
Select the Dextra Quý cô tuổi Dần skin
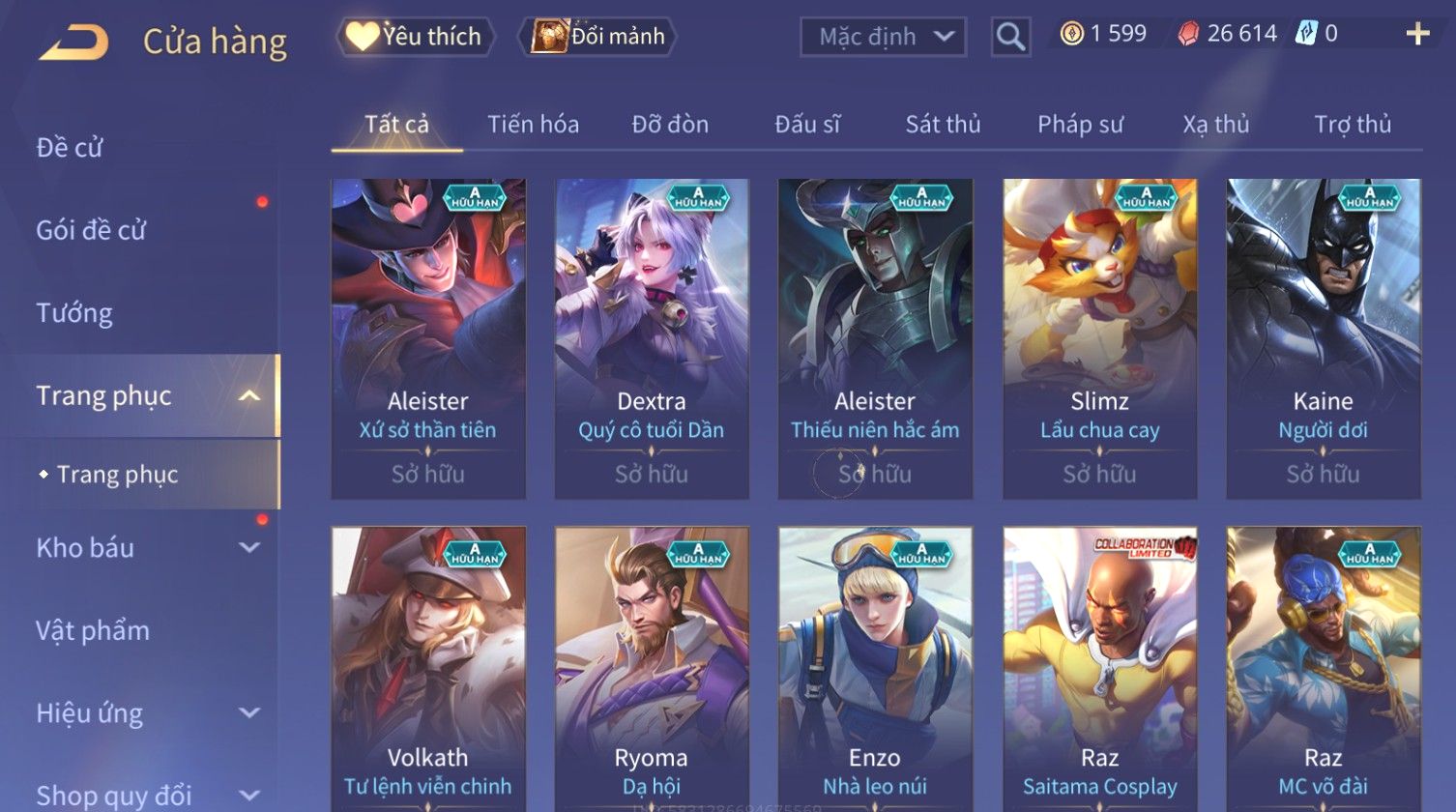point(651,338)
